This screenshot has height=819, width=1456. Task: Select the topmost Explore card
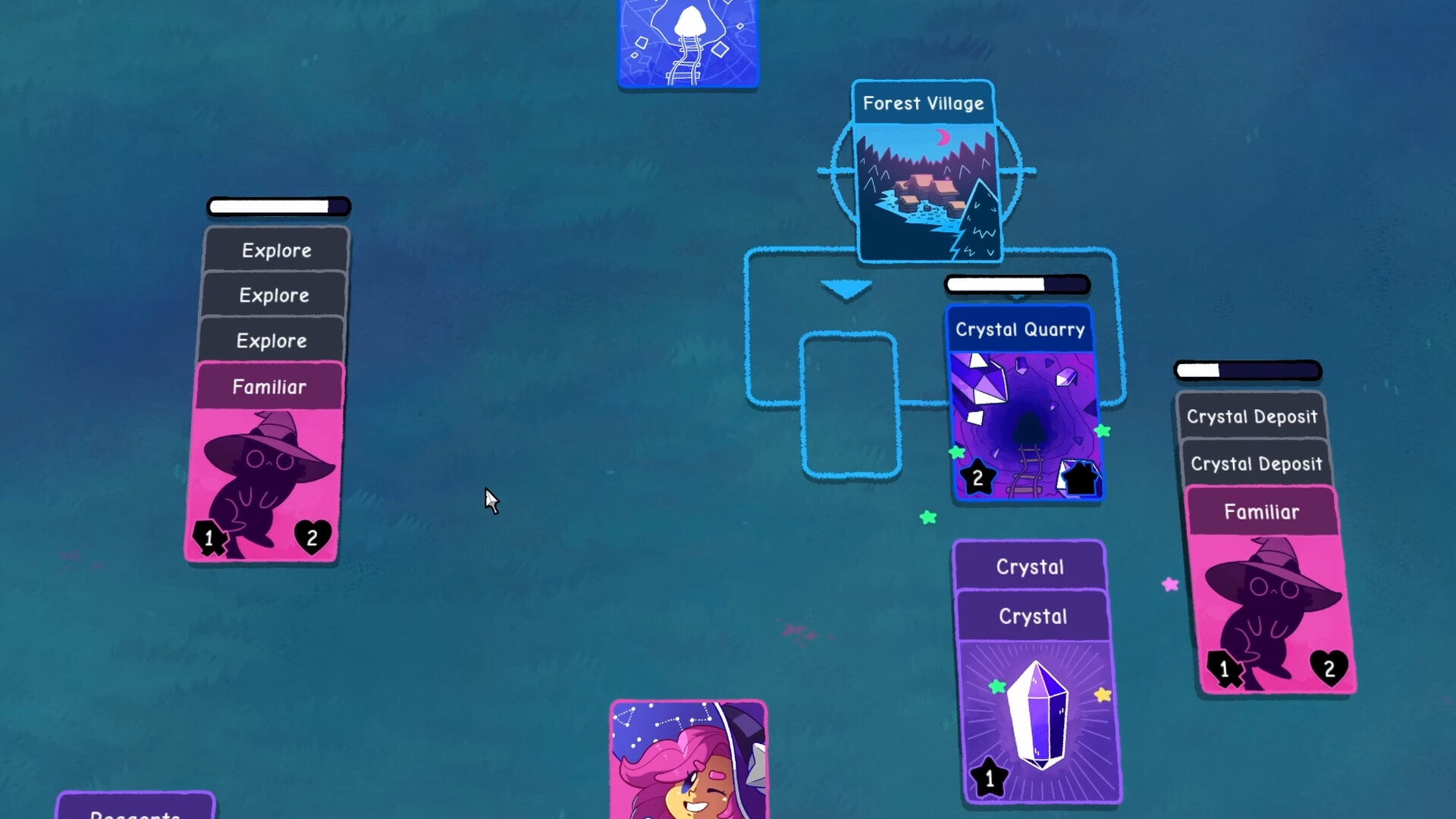[x=276, y=250]
